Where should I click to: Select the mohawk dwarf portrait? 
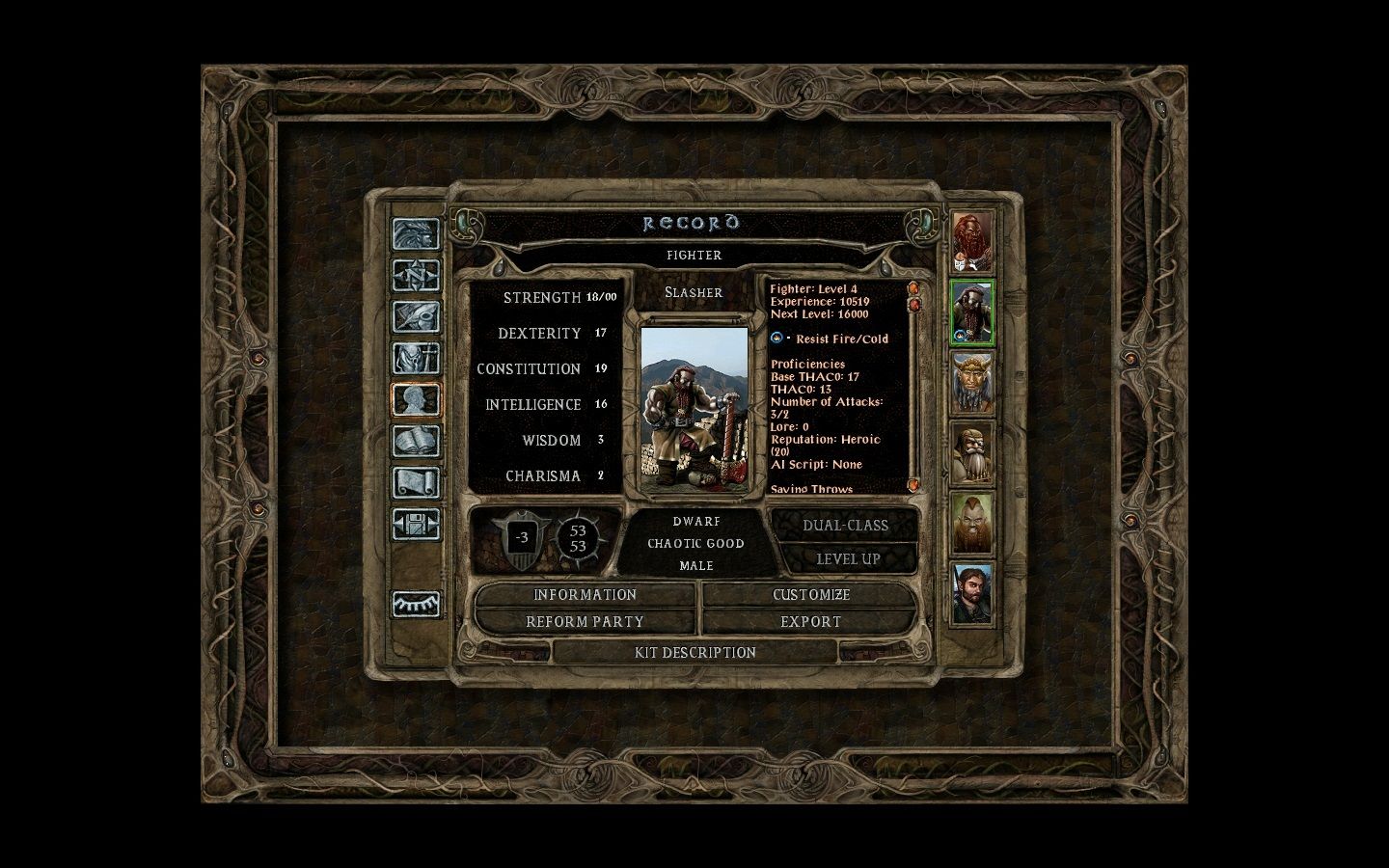click(x=972, y=523)
